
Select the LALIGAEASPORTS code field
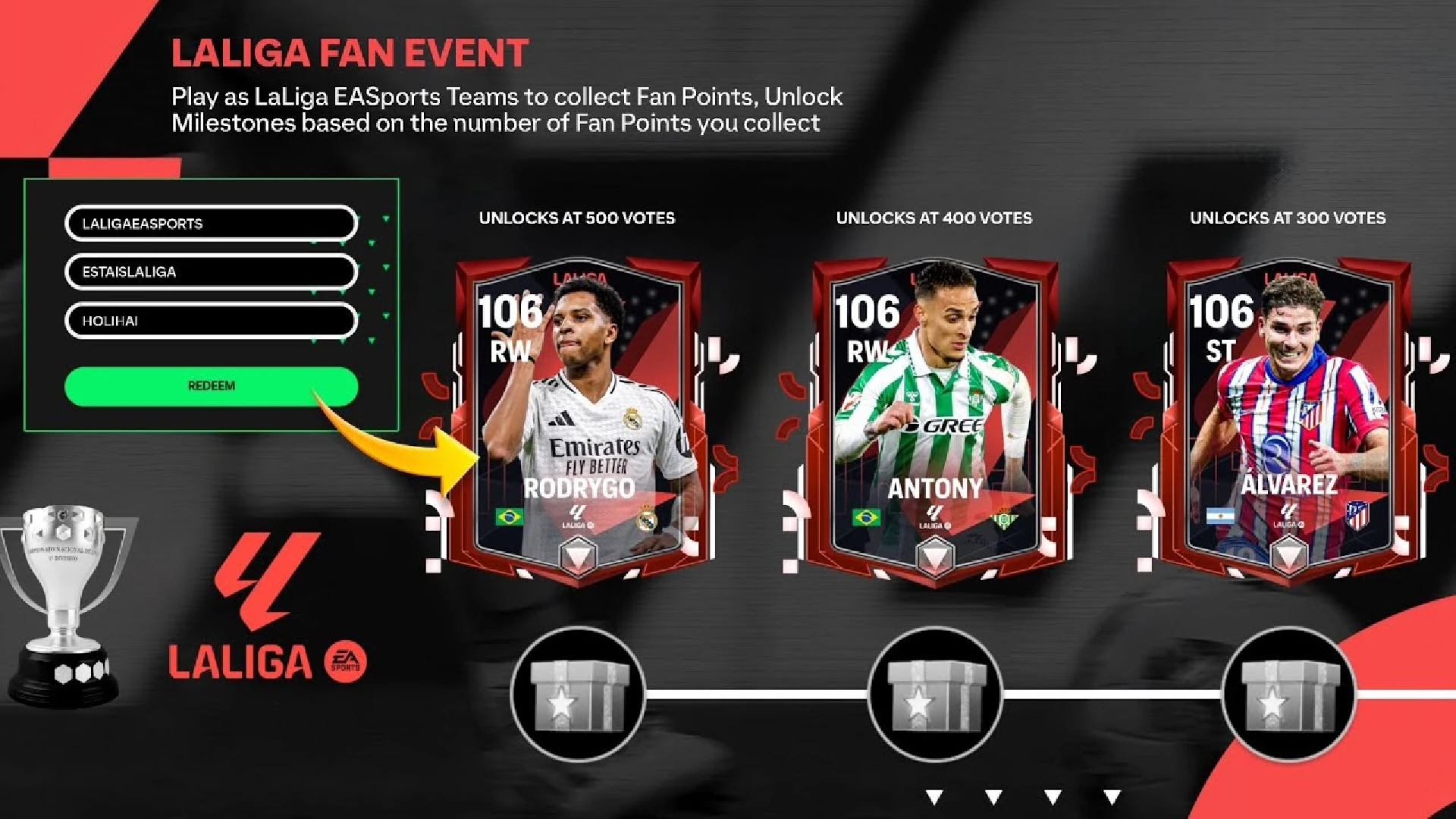[x=211, y=224]
